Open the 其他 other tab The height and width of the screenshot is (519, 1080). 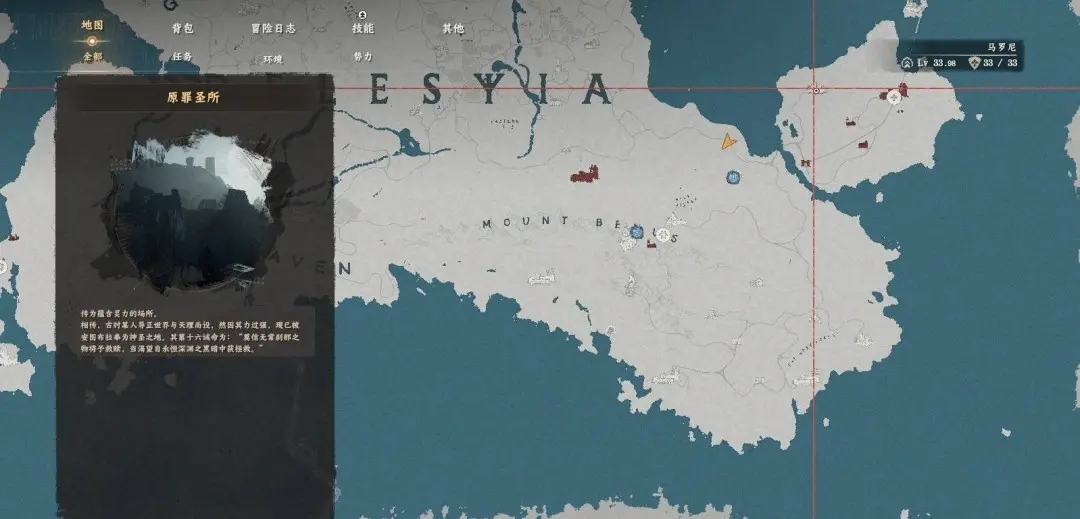coord(453,29)
